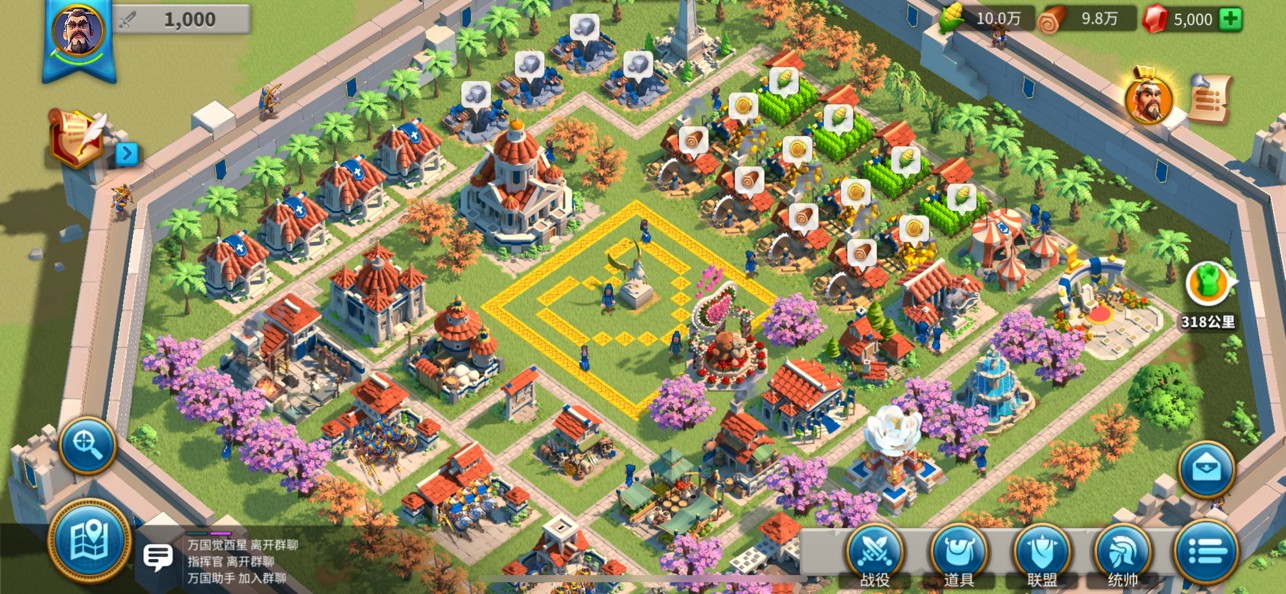The image size is (1286, 594).
Task: Tap the magnifying glass search button
Action: pos(88,446)
